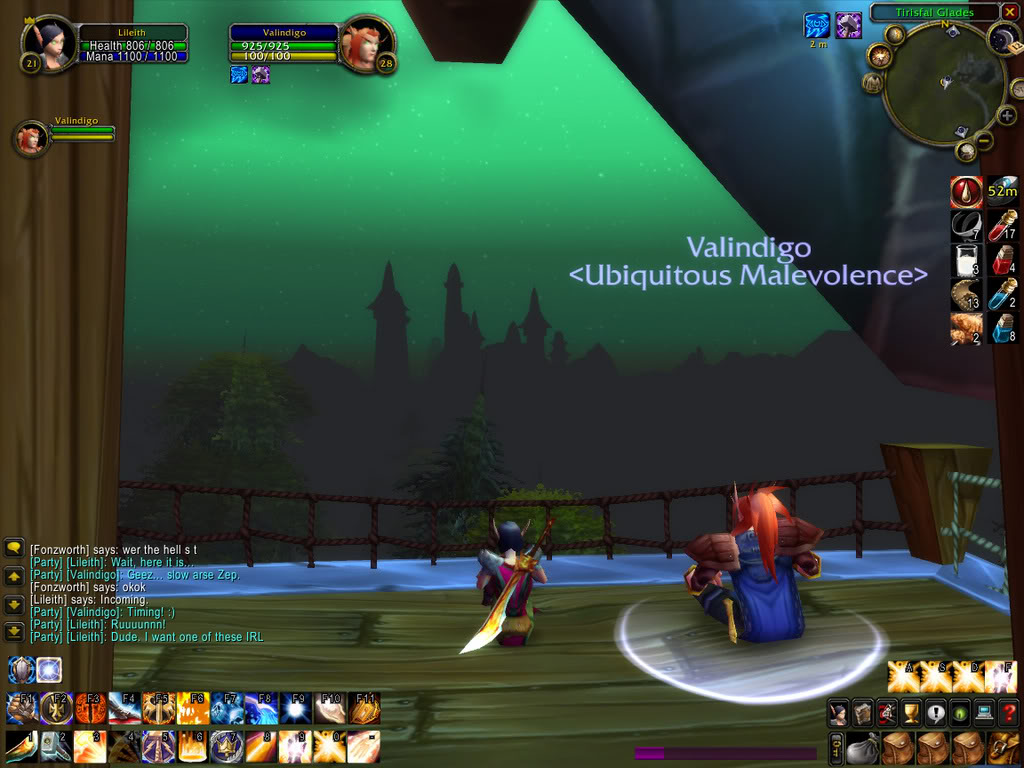Click Valindigo's target portrait
The width and height of the screenshot is (1024, 768).
click(367, 45)
